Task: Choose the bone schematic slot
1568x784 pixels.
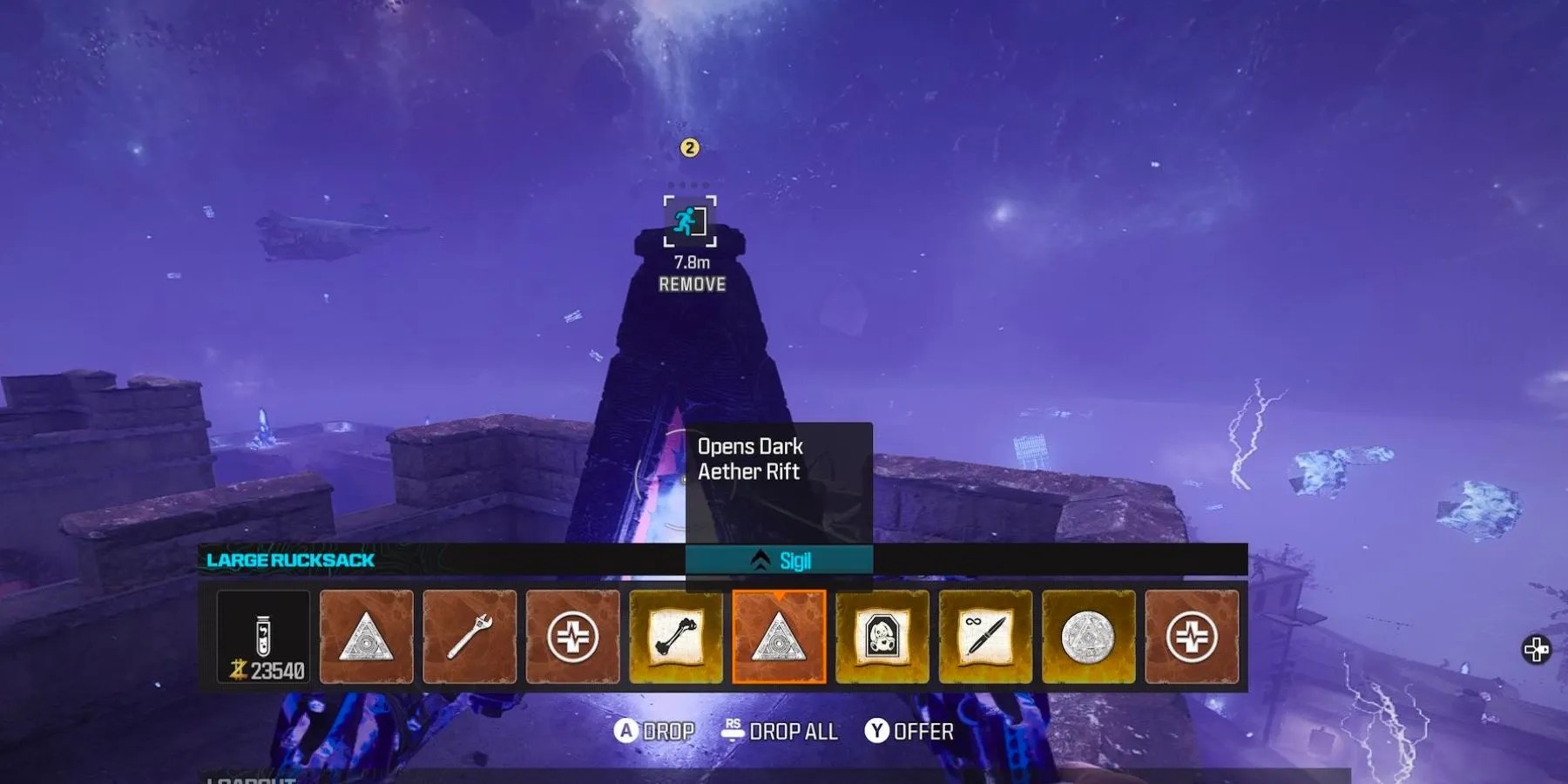Action: pos(676,637)
